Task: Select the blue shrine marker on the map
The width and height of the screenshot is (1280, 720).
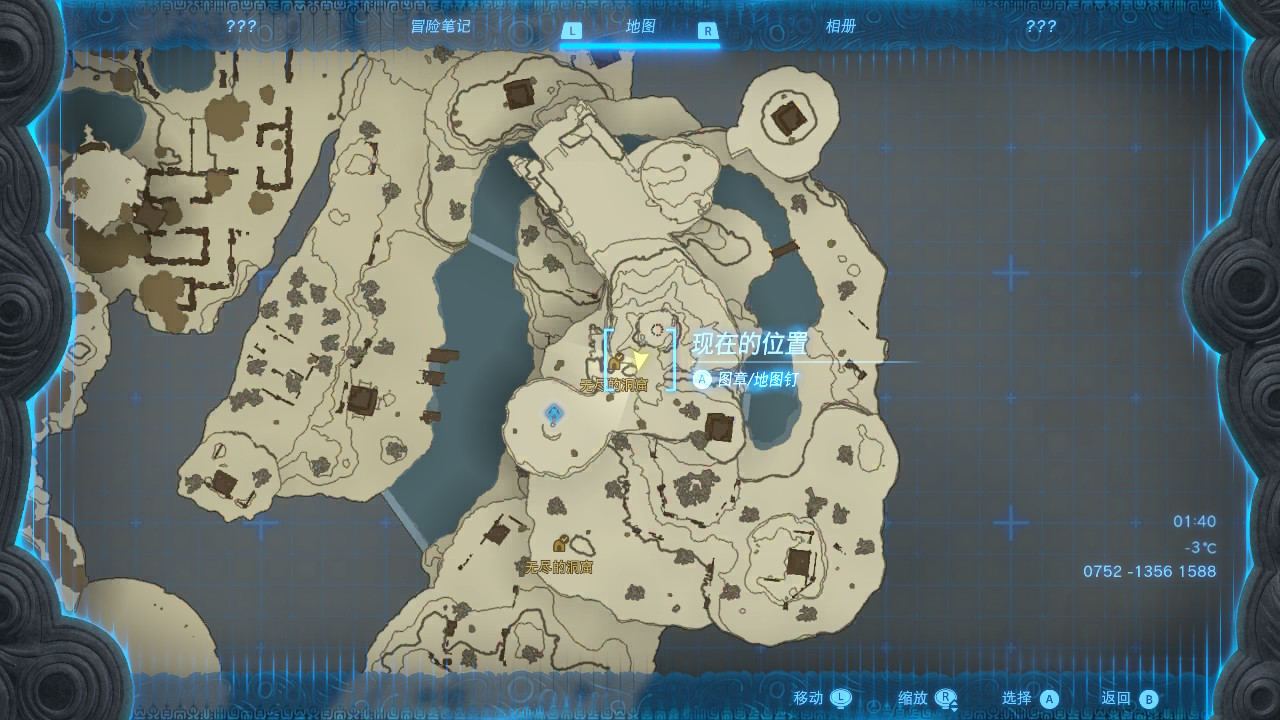Action: [553, 413]
